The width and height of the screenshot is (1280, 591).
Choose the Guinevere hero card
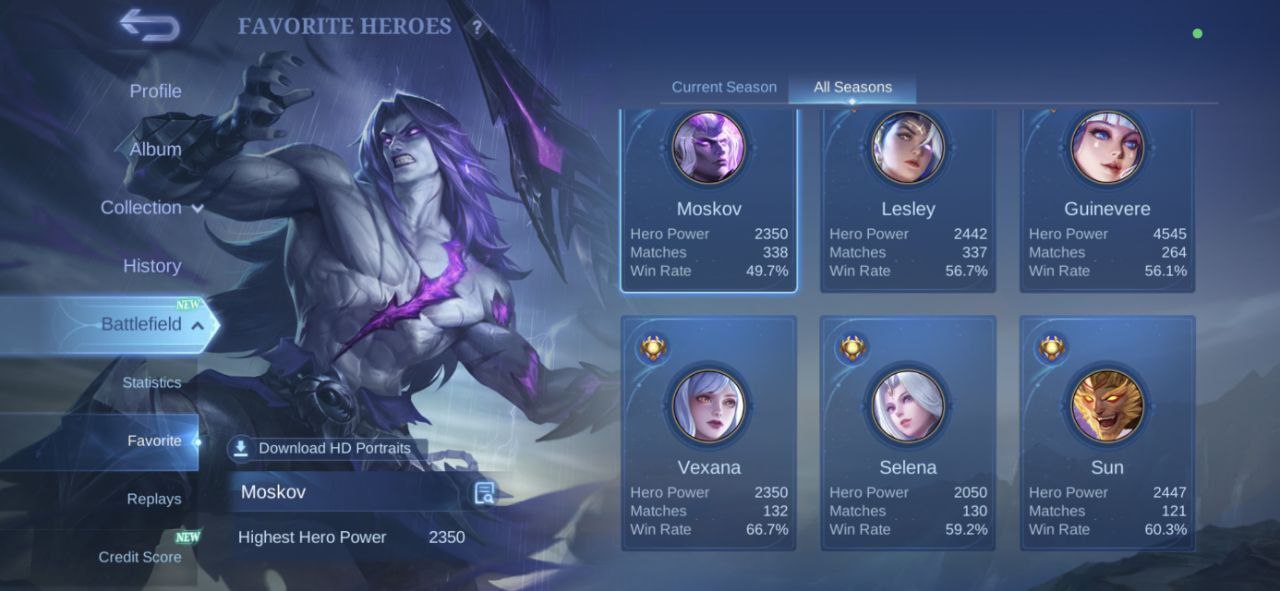[x=1107, y=200]
